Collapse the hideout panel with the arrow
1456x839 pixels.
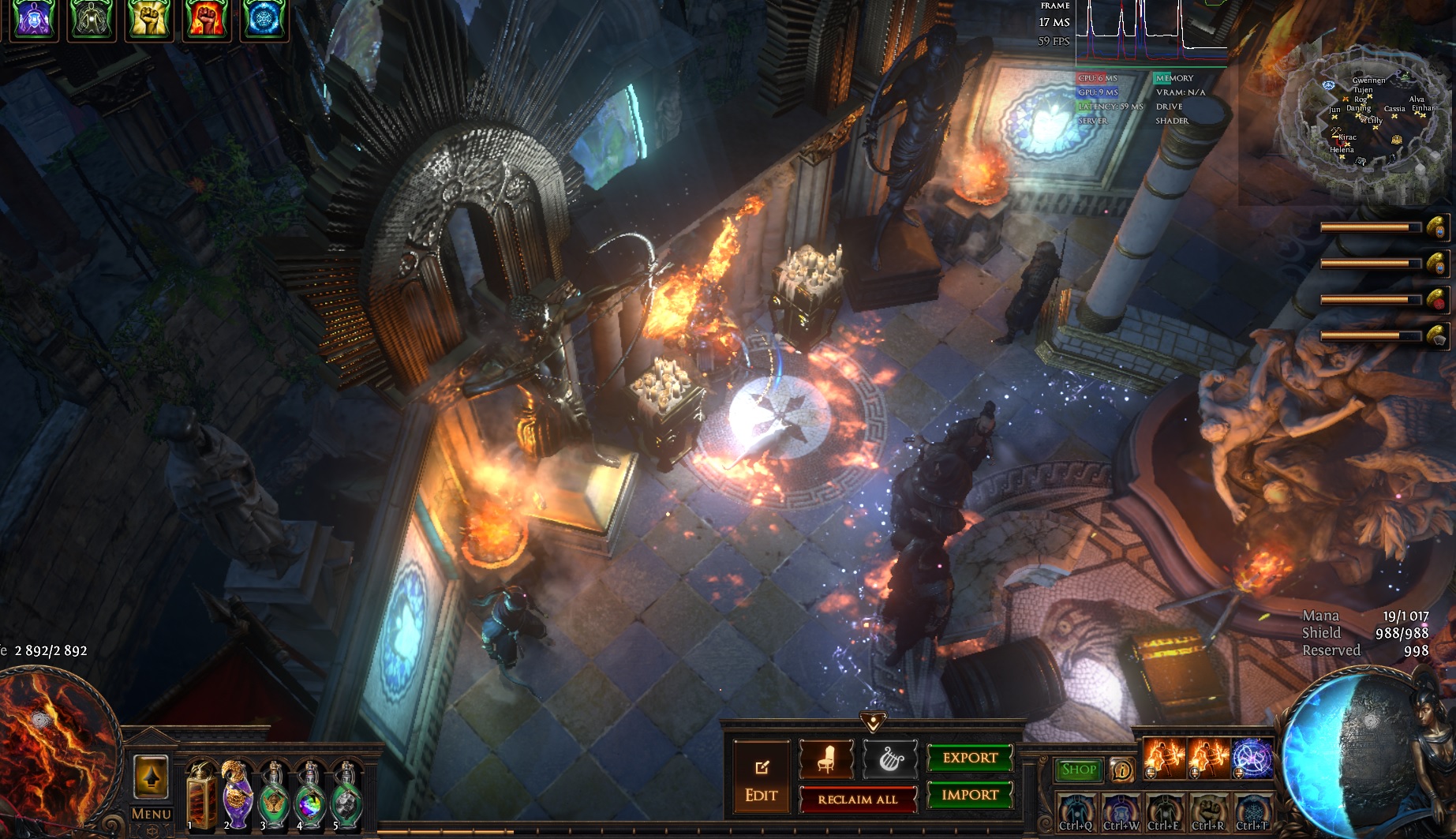(872, 721)
